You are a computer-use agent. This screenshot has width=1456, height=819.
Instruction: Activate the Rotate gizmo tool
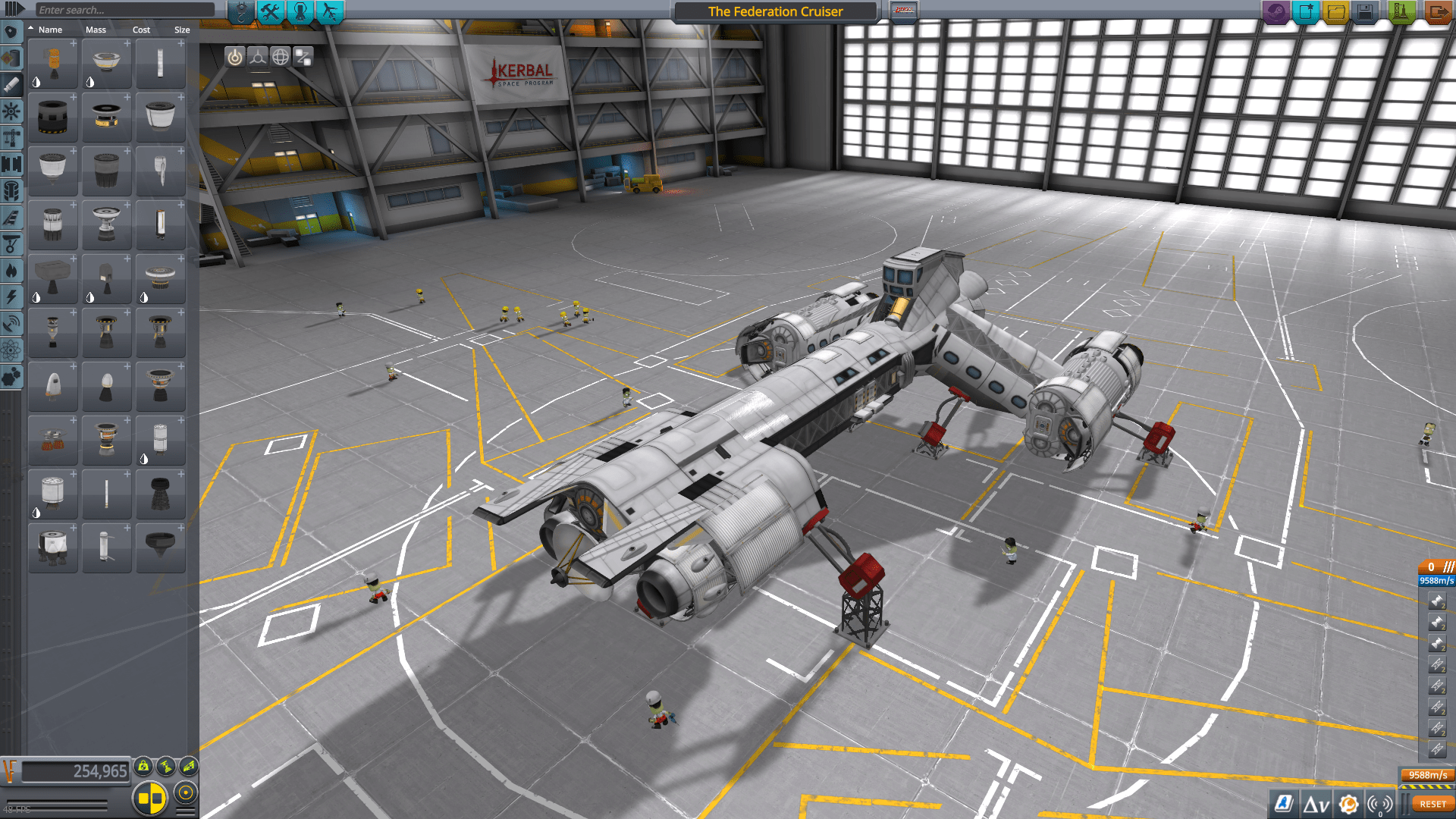click(x=281, y=55)
